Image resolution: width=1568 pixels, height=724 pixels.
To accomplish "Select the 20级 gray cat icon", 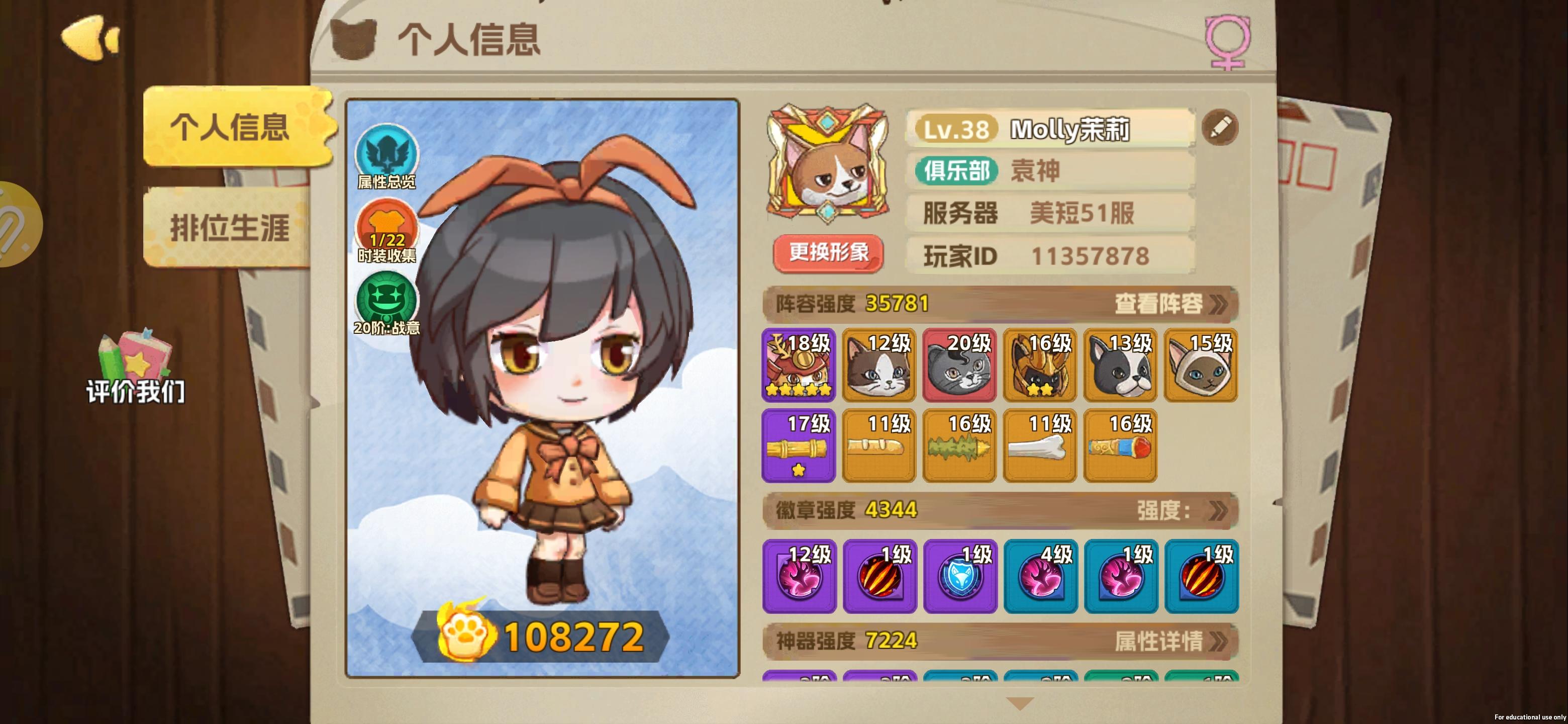I will (959, 366).
